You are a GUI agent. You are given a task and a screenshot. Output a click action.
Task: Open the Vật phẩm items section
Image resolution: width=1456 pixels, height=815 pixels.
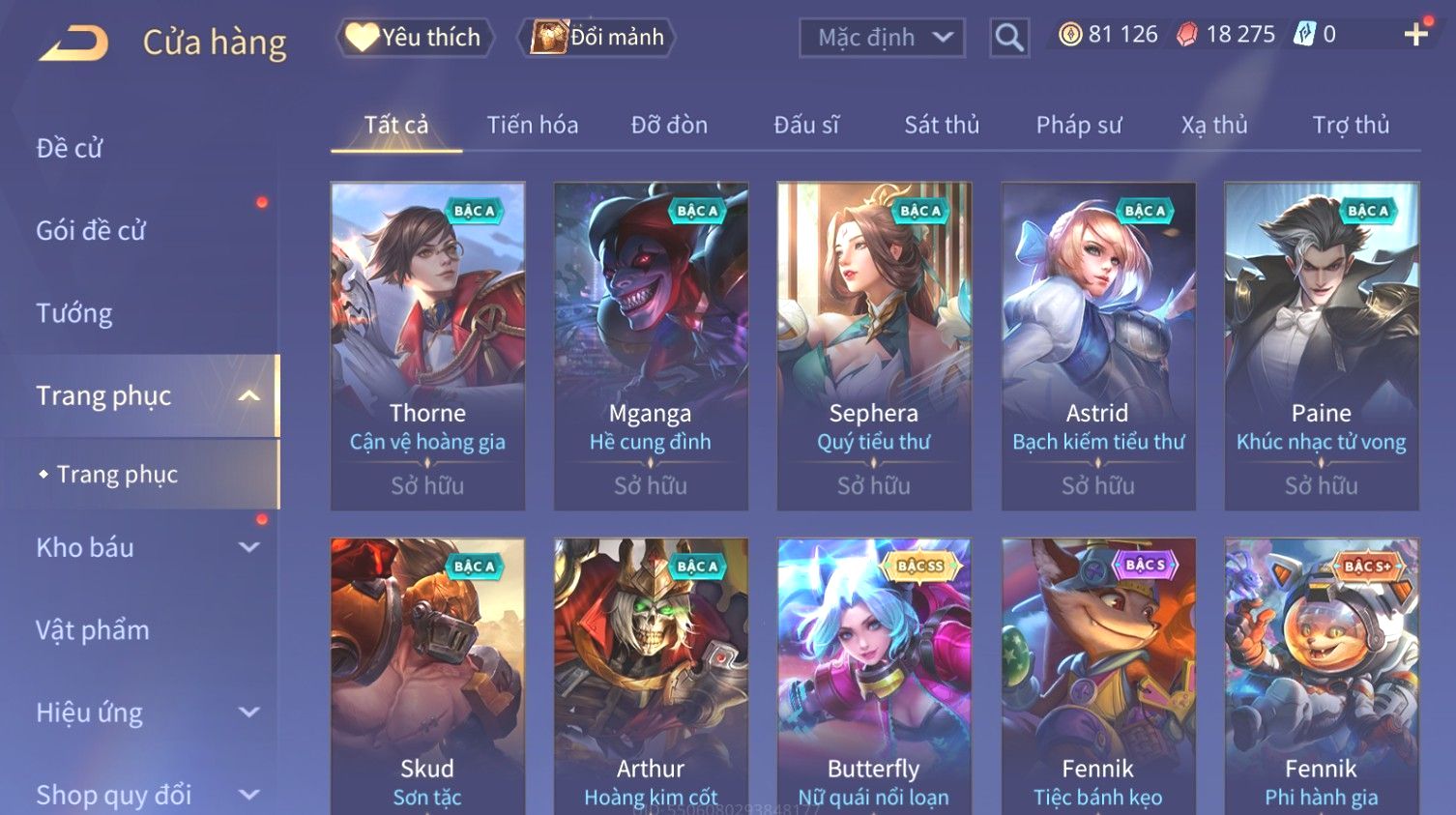point(93,630)
